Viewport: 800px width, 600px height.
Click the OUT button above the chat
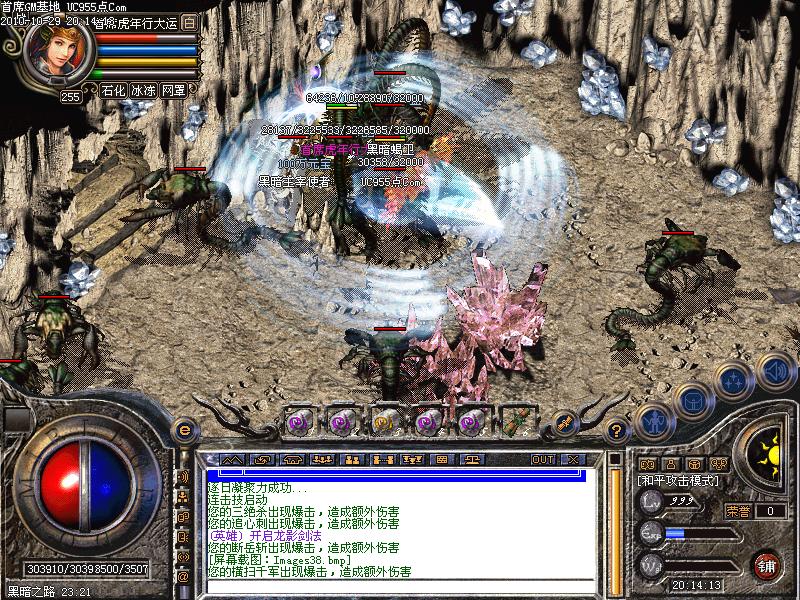[x=542, y=460]
